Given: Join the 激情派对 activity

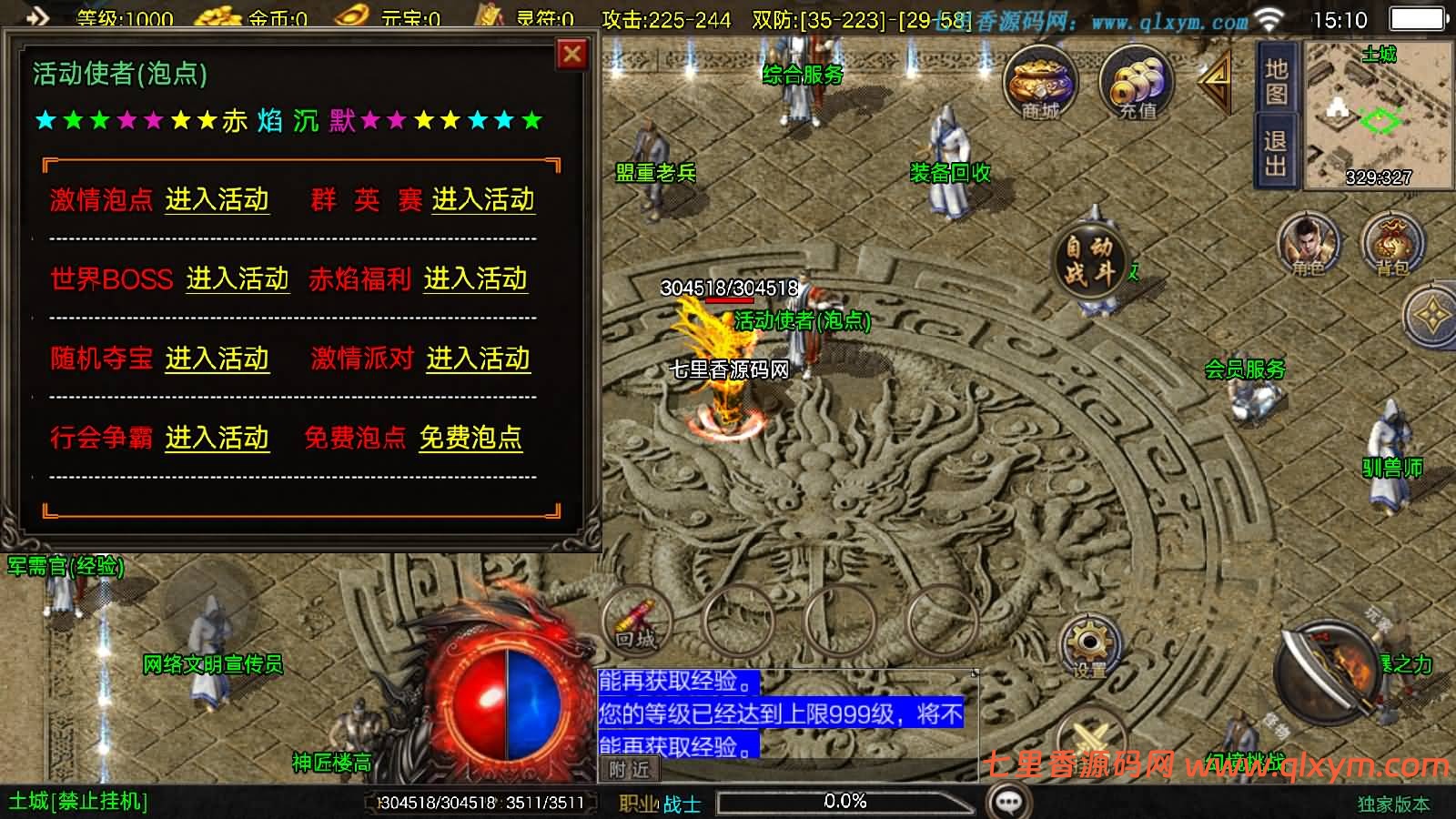Looking at the screenshot, I should (478, 359).
